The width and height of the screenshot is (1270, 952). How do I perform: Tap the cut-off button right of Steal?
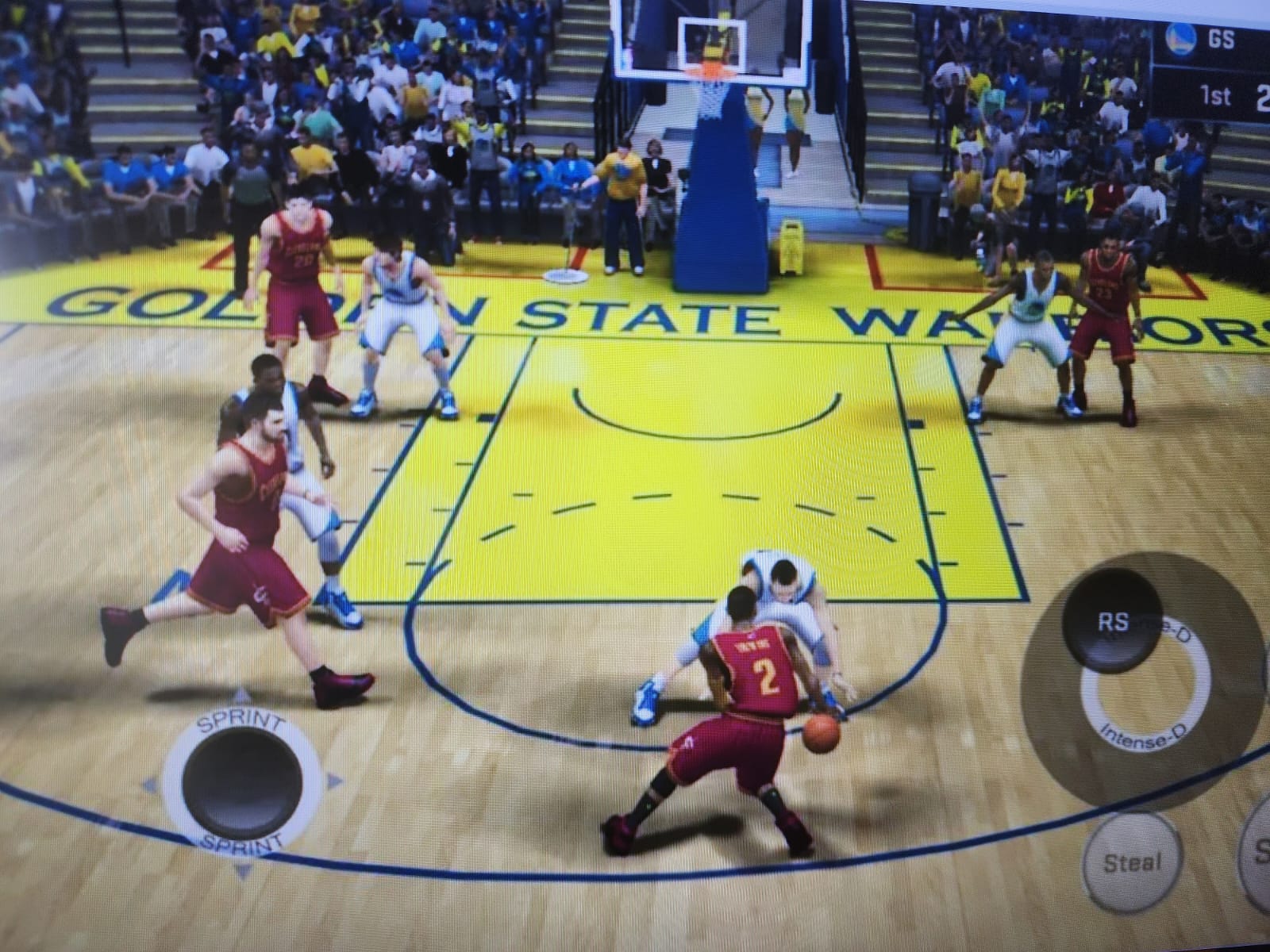point(1260,853)
